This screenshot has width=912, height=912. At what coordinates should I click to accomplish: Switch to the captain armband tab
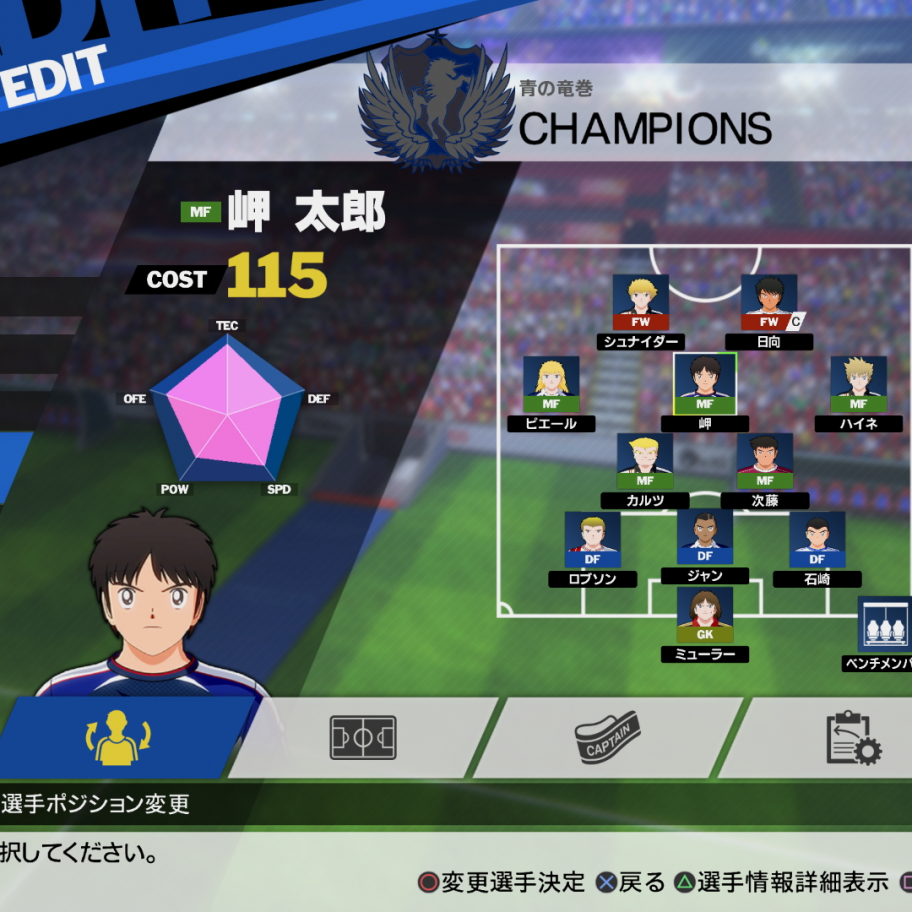tap(607, 738)
